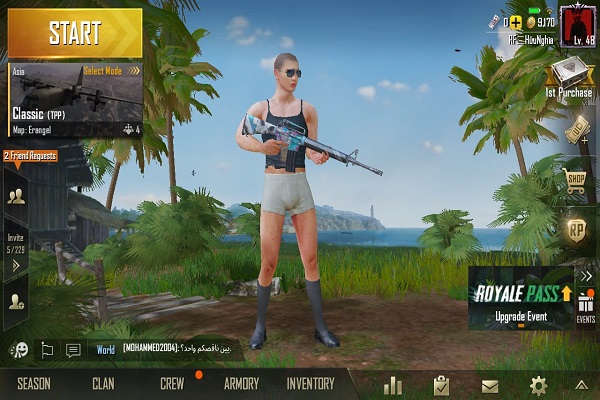Viewport: 600px width, 400px height.
Task: Open the emoji face icon by chat
Action: pos(19,350)
